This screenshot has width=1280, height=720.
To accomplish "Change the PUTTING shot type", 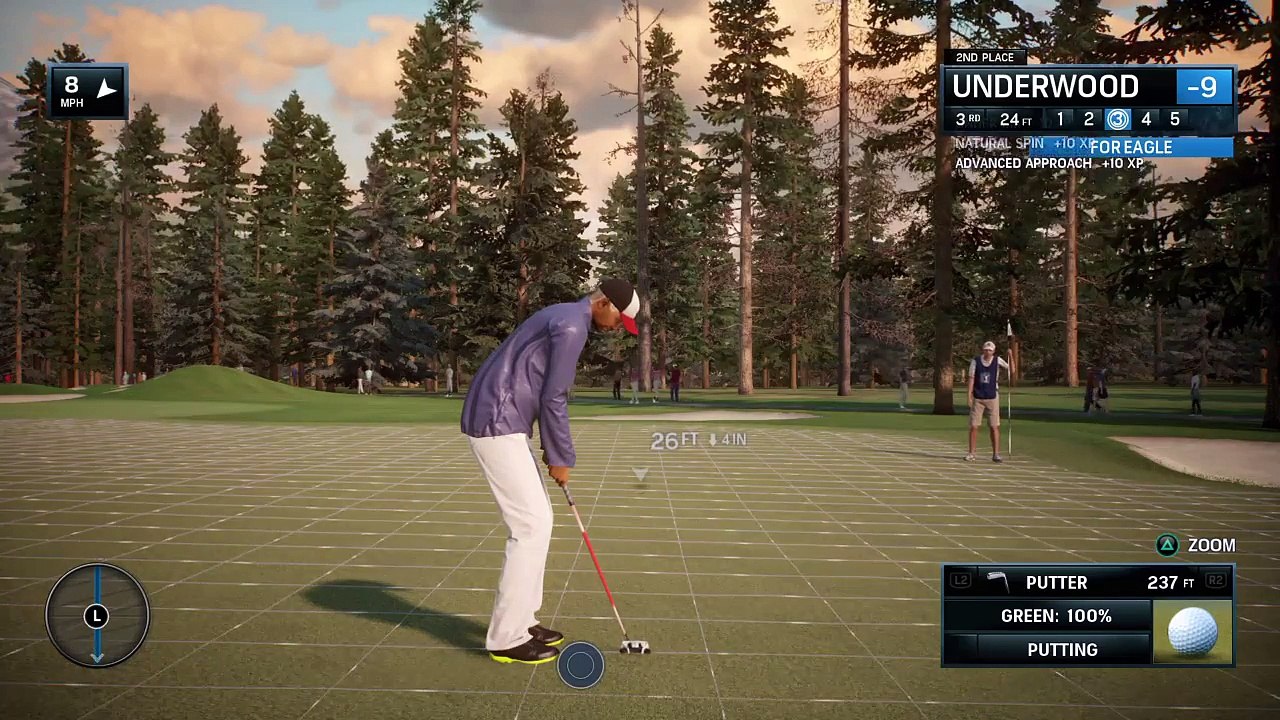I will tap(1062, 650).
